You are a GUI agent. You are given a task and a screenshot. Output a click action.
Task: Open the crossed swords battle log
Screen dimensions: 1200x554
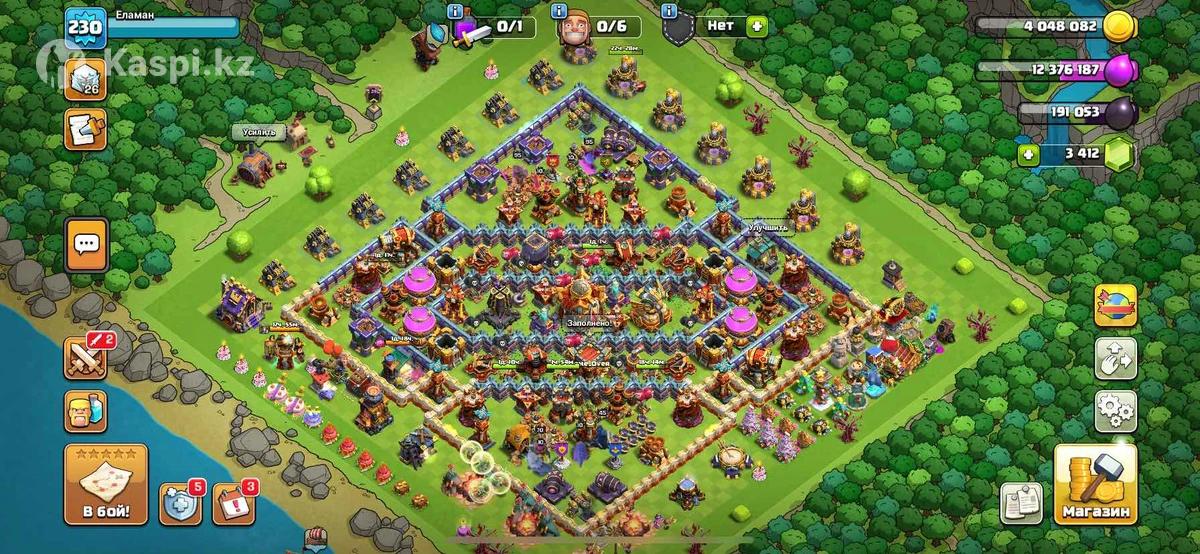tap(86, 357)
